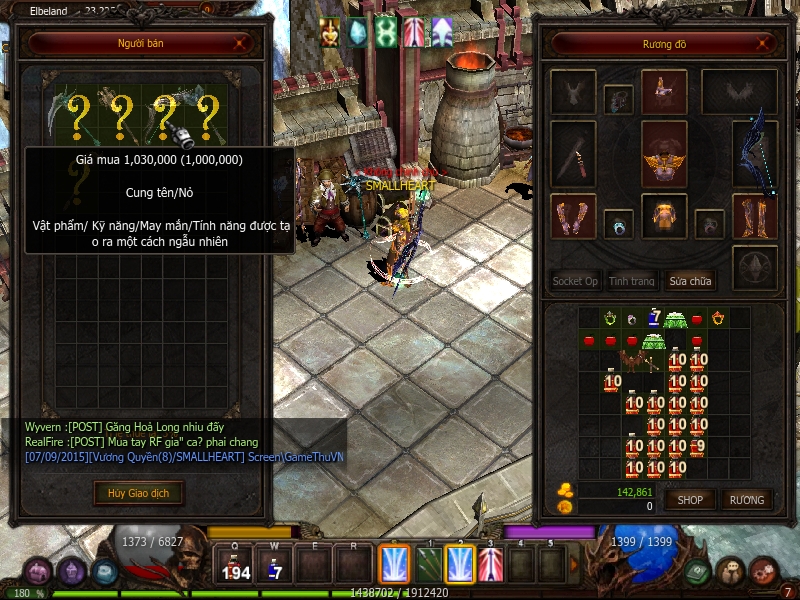This screenshot has width=800, height=600.
Task: Click the Socket Op button
Action: pos(575,281)
